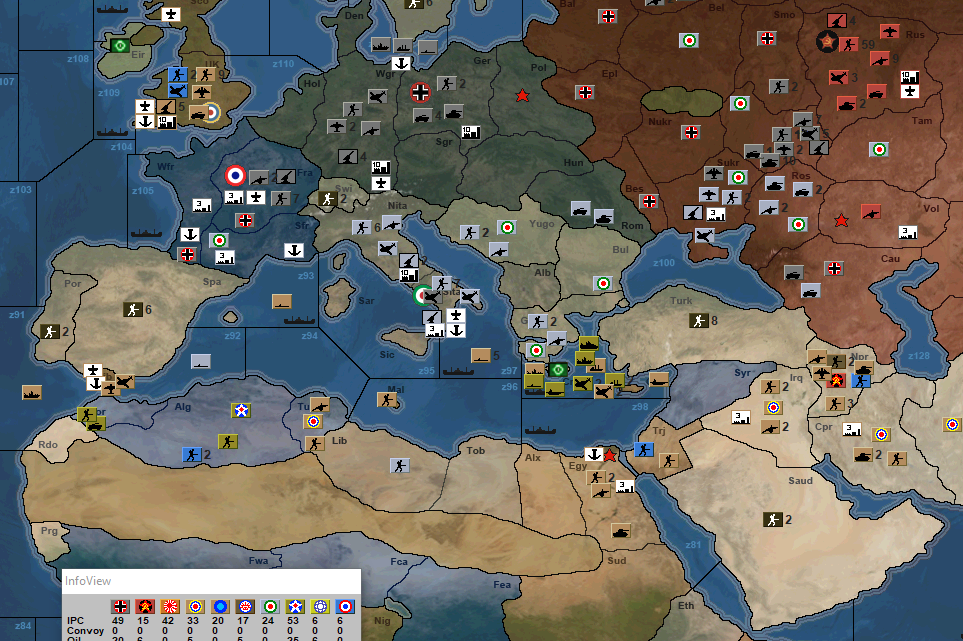Click the anchor naval base icon in Egypt

pos(594,455)
